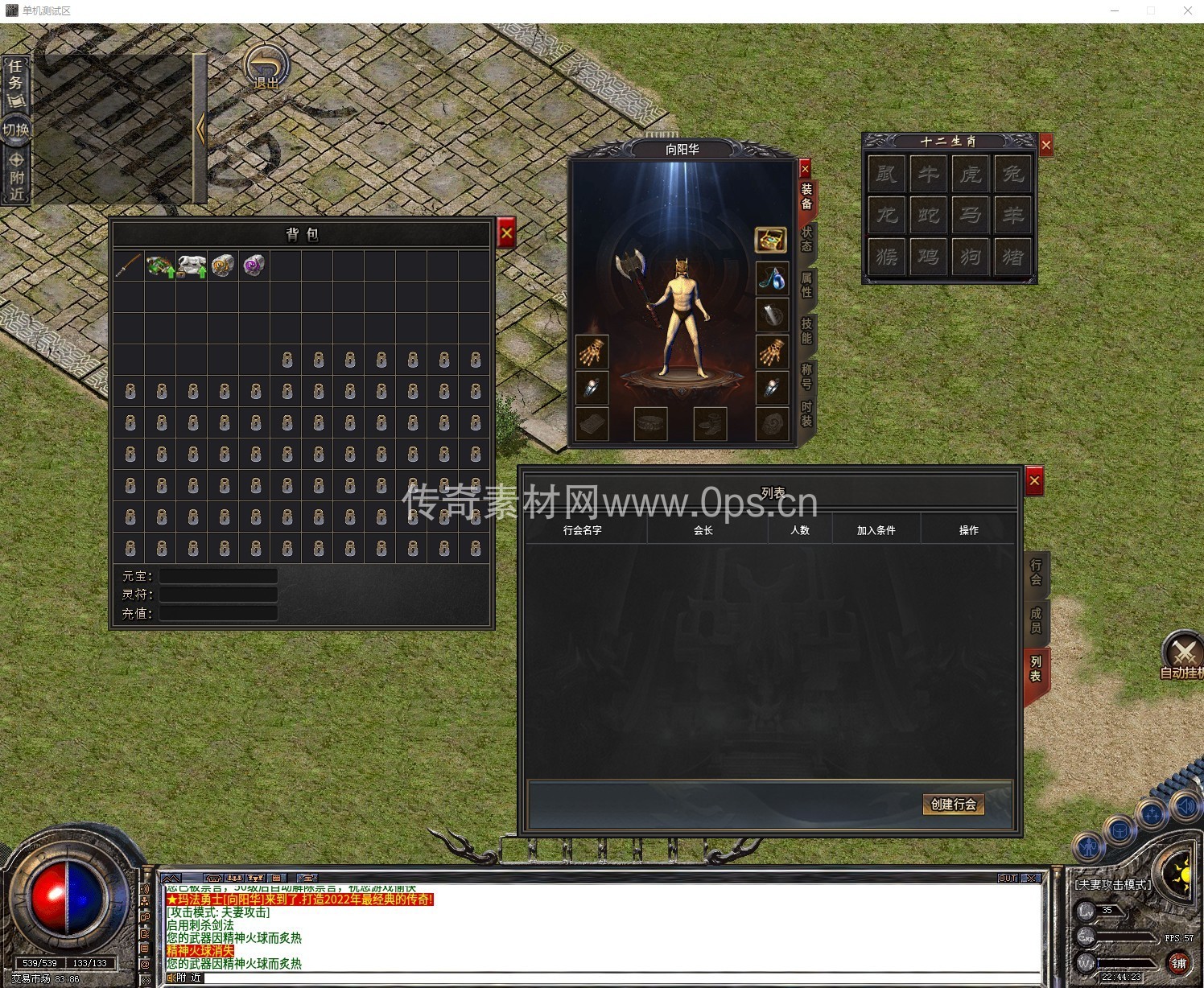Viewport: 1204px width, 988px height.
Task: Select the 虎 tiger zodiac slot
Action: coord(971,174)
